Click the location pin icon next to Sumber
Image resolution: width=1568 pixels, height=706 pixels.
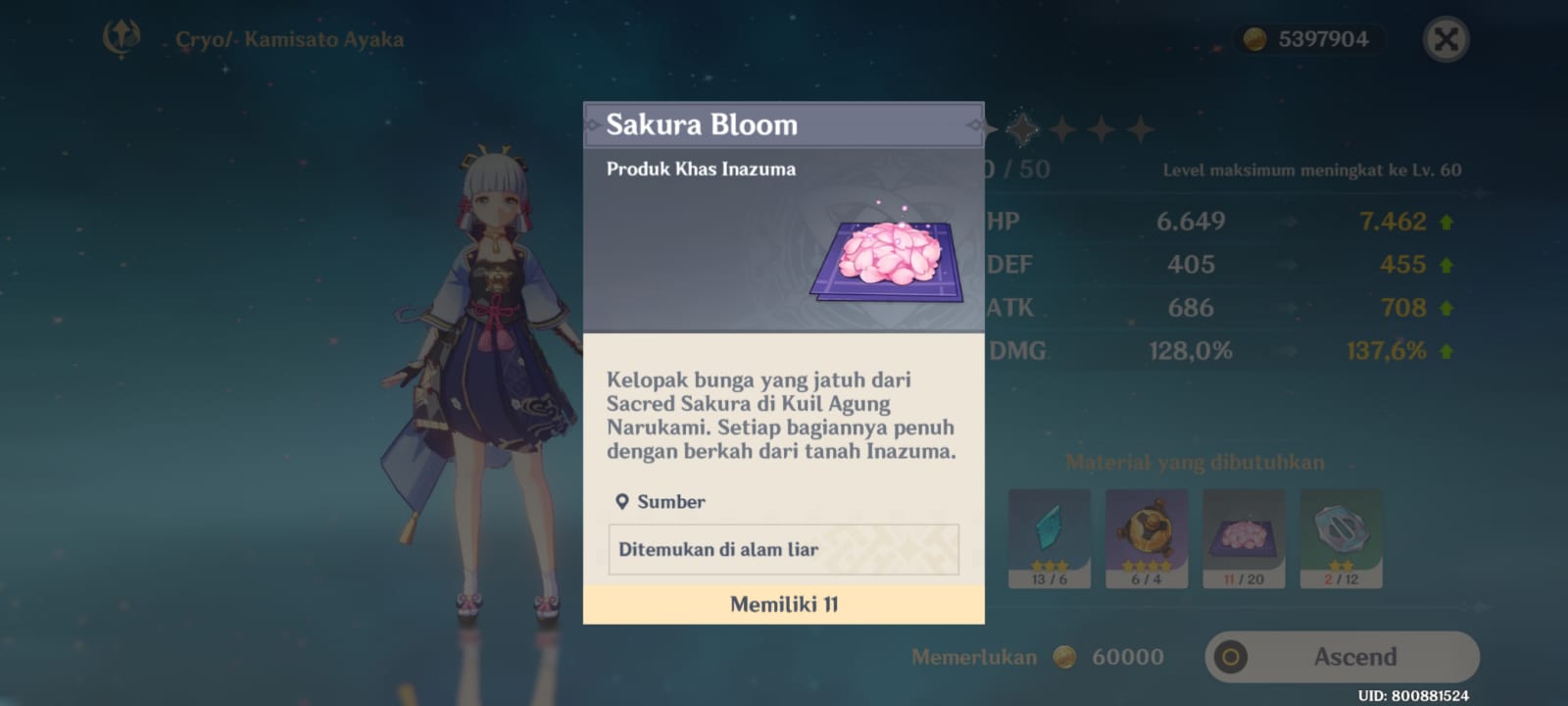click(622, 501)
